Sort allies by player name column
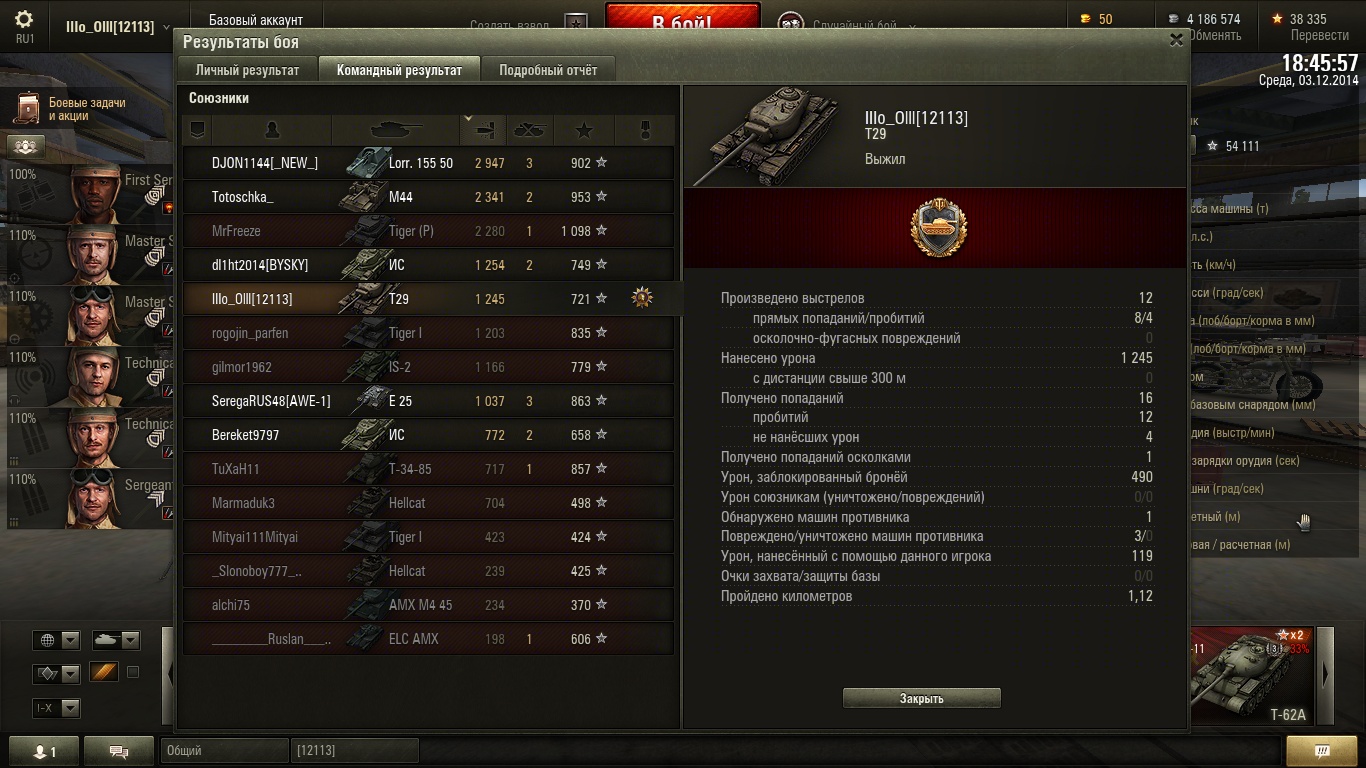 271,130
